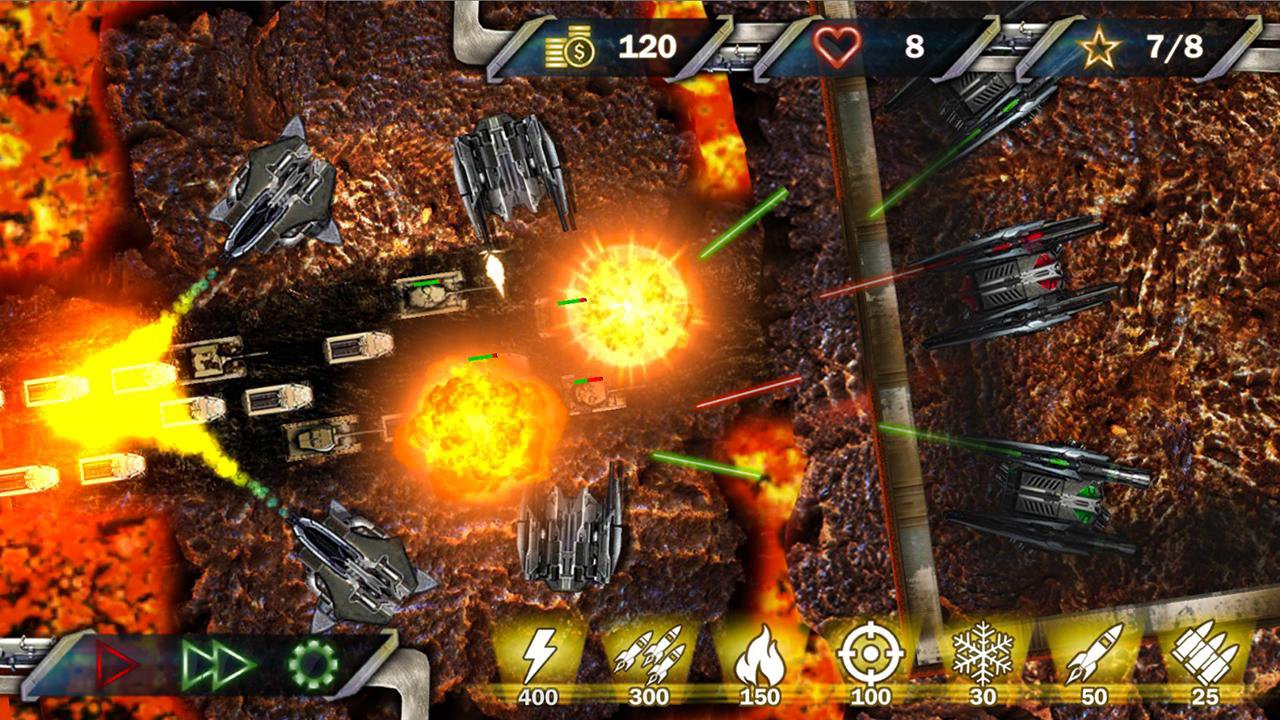
Task: Select the single rocket costing 50
Action: tap(1093, 655)
